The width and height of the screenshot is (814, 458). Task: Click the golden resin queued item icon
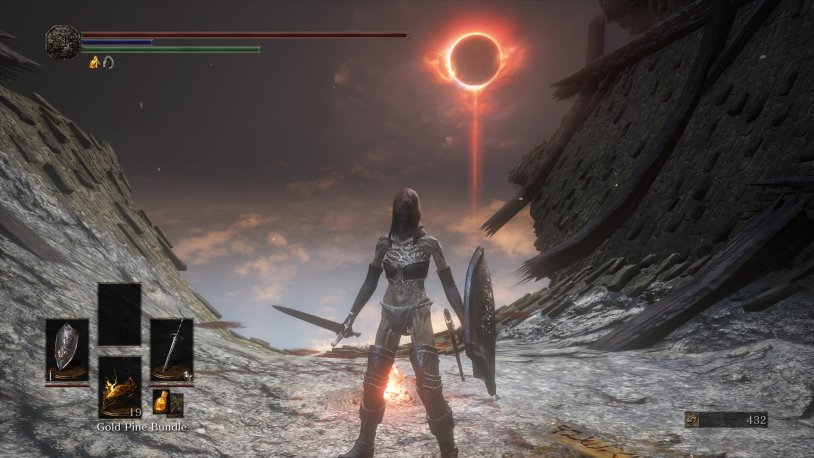[160, 403]
